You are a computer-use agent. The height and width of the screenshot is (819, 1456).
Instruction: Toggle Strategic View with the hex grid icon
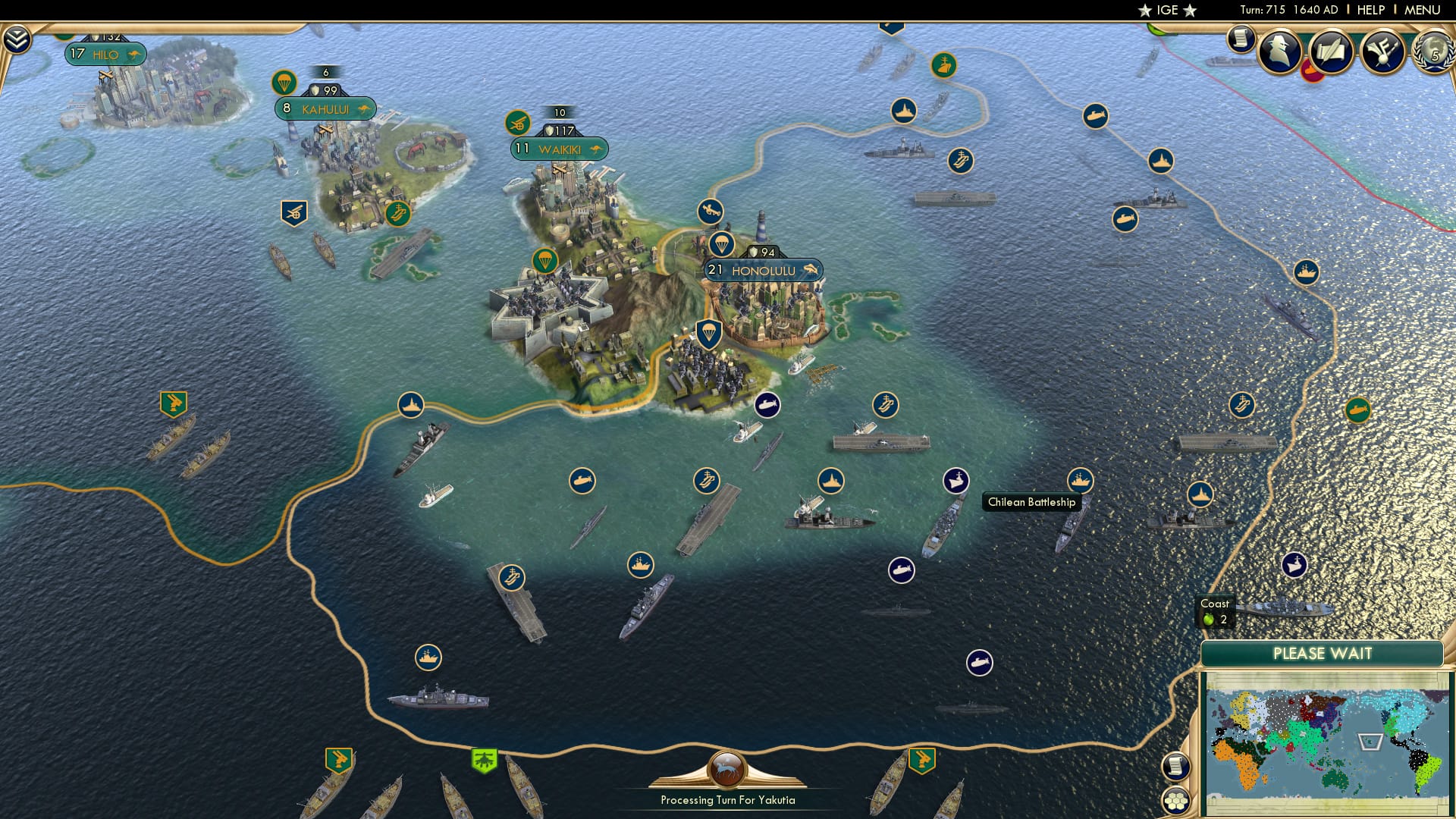1176,801
